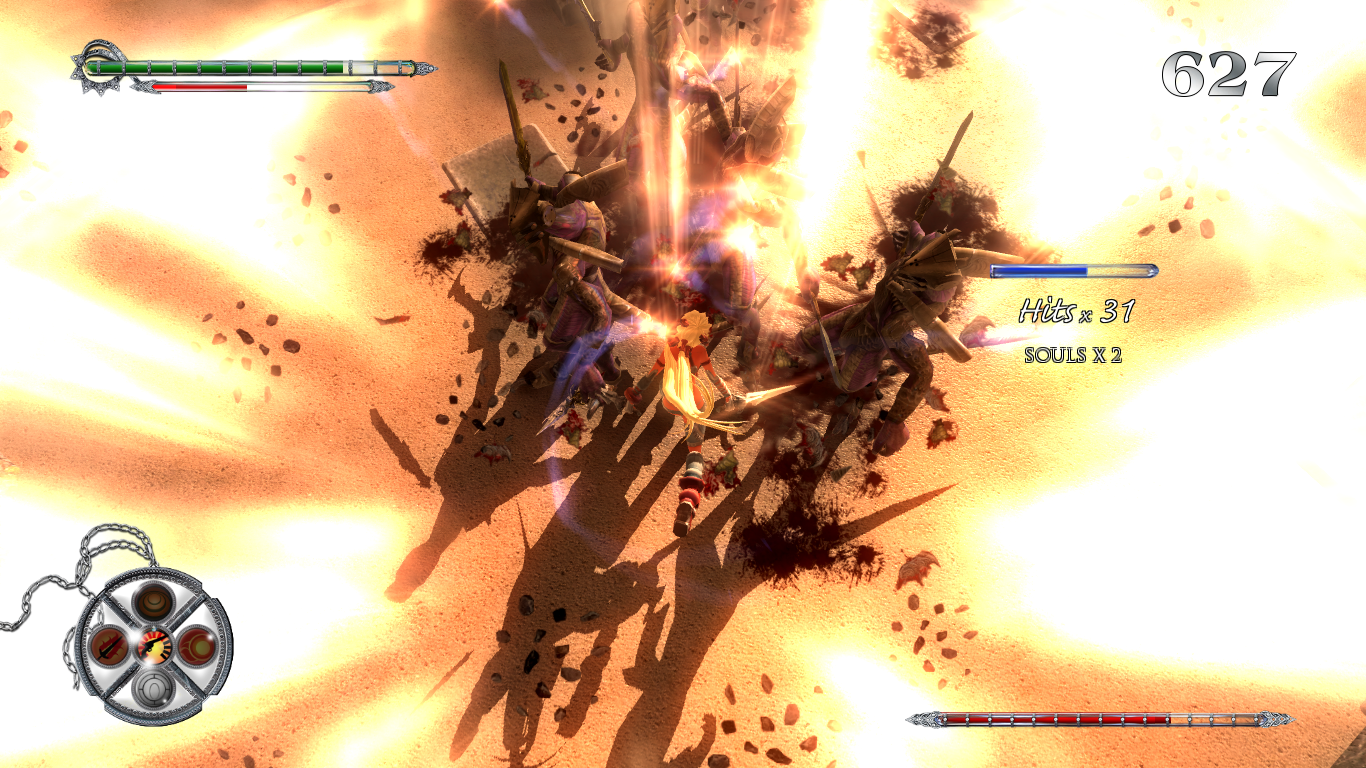Viewport: 1366px width, 768px height.
Task: Activate the flaming sword spell on the left
Action: (x=109, y=644)
